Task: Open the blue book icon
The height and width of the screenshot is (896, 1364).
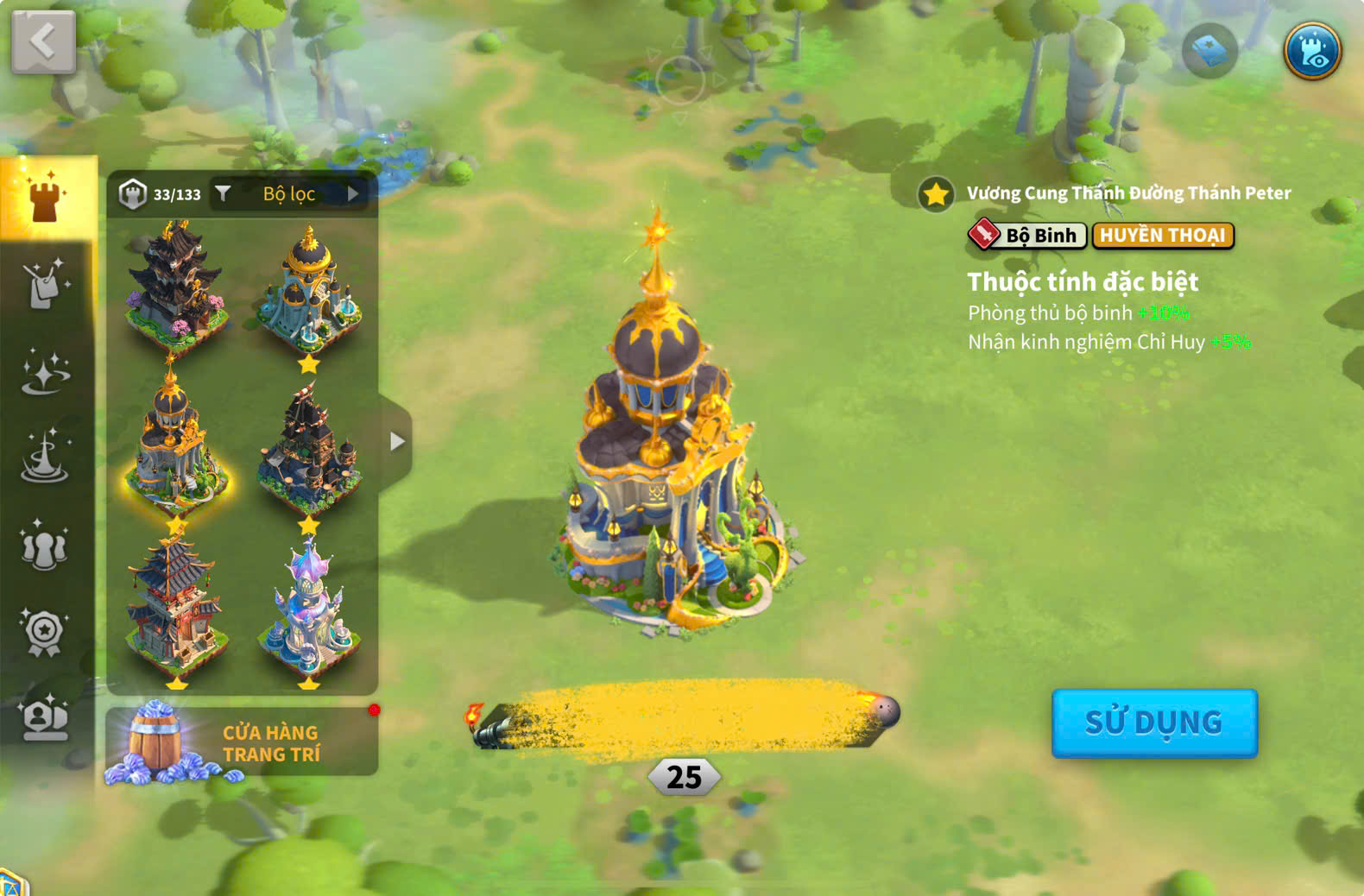Action: click(x=1209, y=52)
